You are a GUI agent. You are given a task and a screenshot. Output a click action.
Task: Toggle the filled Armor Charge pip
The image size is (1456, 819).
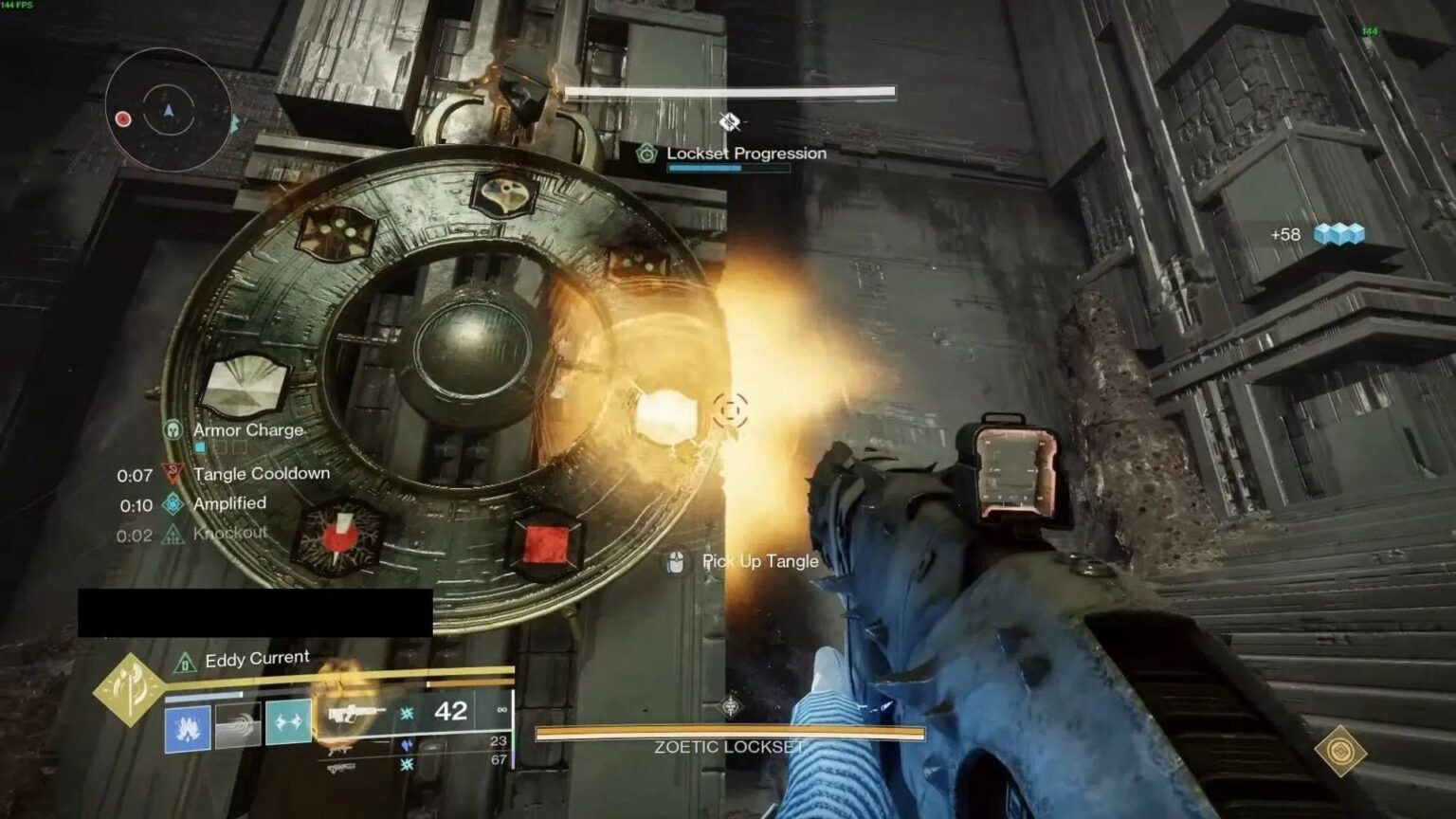[199, 447]
